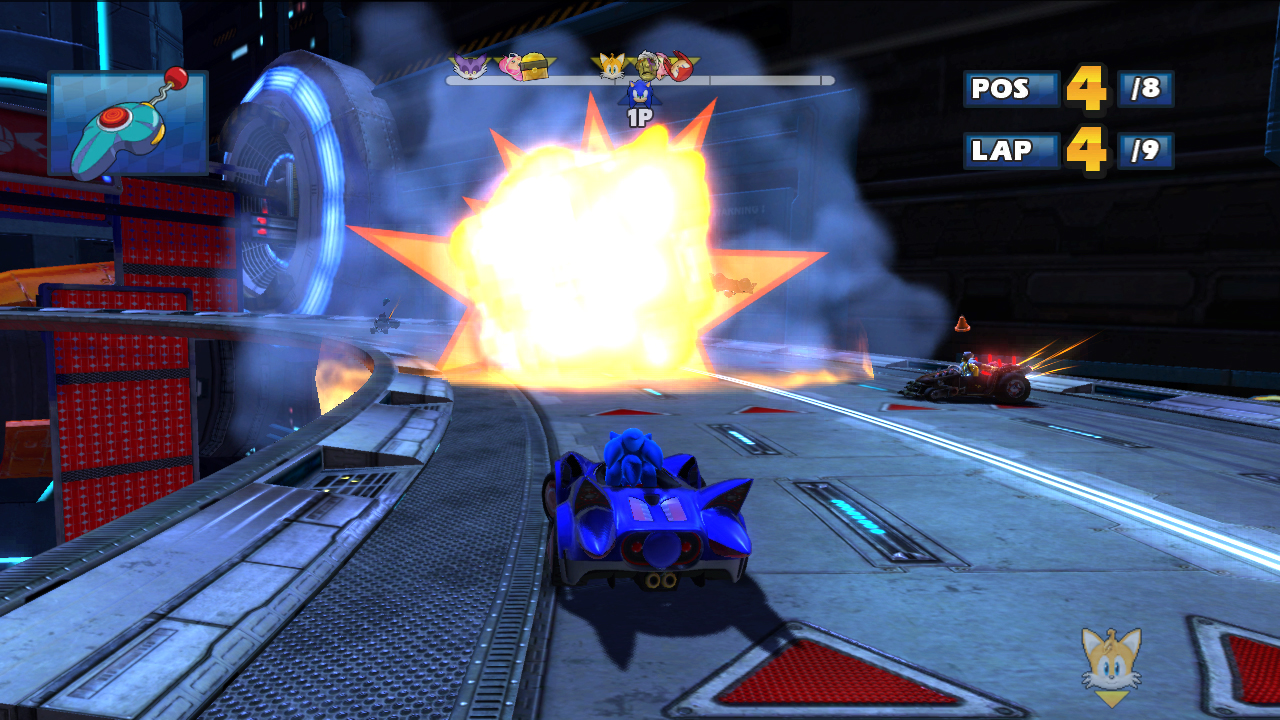Image resolution: width=1280 pixels, height=720 pixels.
Task: Click the orange warning cone above rival kart
Action: [x=961, y=325]
